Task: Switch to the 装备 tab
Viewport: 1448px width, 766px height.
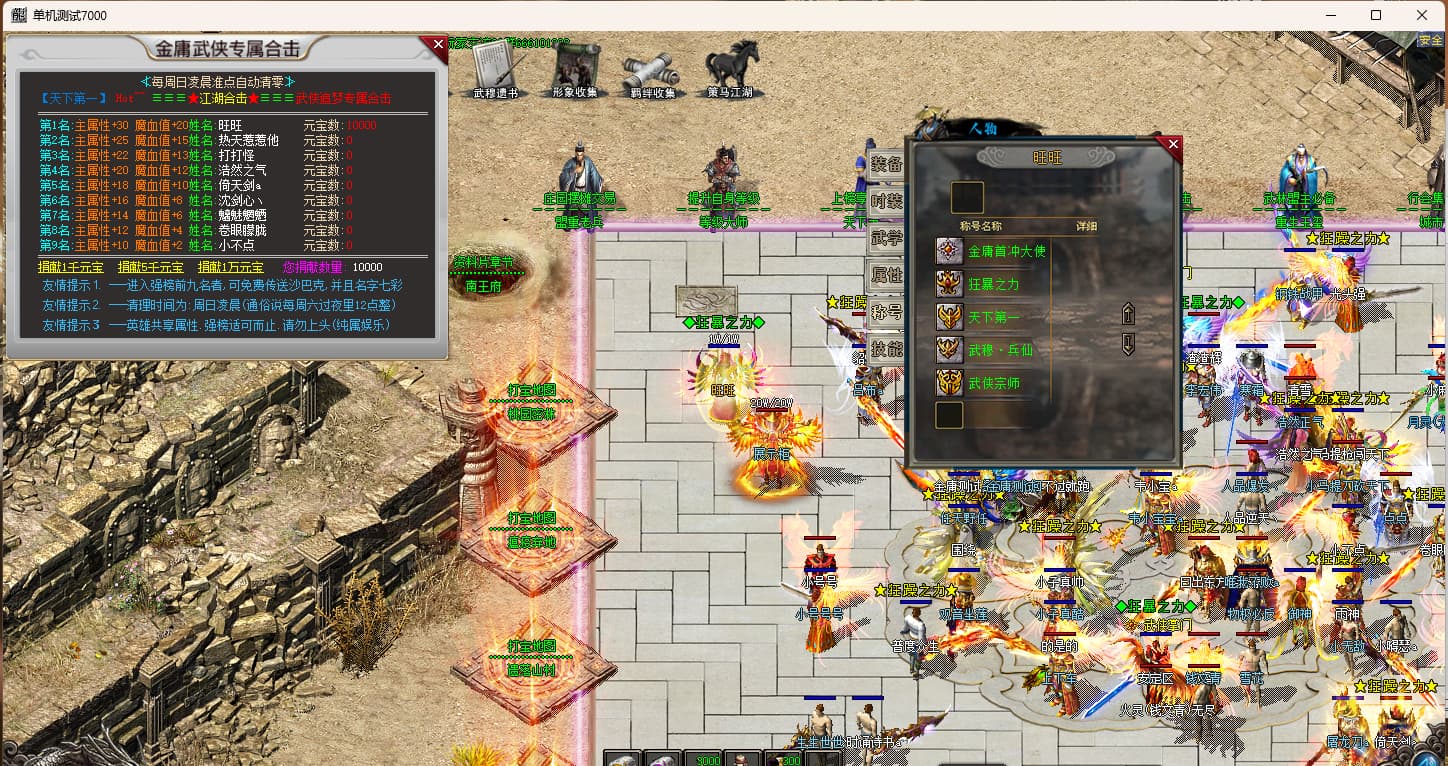Action: (x=886, y=165)
